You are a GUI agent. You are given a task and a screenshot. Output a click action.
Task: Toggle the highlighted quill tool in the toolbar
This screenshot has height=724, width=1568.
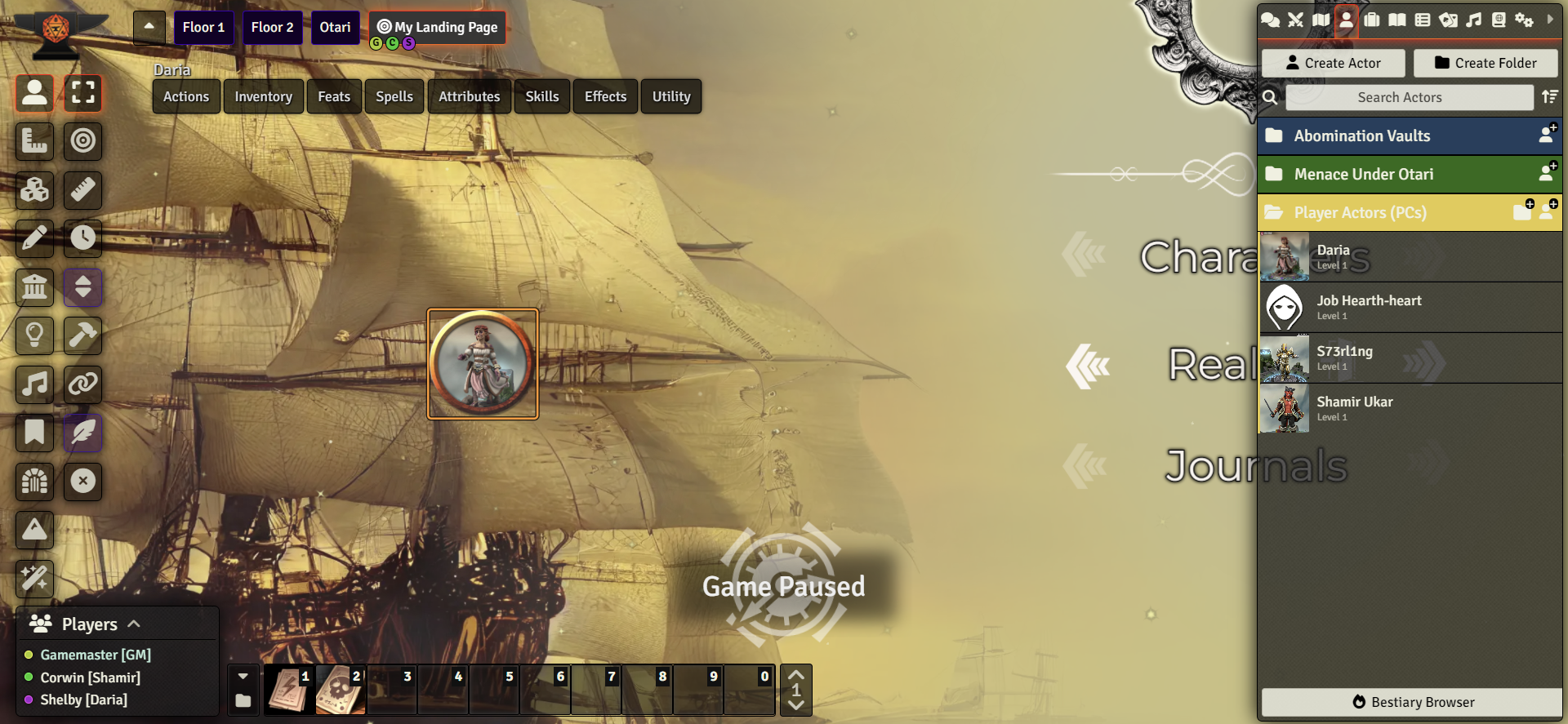[x=82, y=433]
